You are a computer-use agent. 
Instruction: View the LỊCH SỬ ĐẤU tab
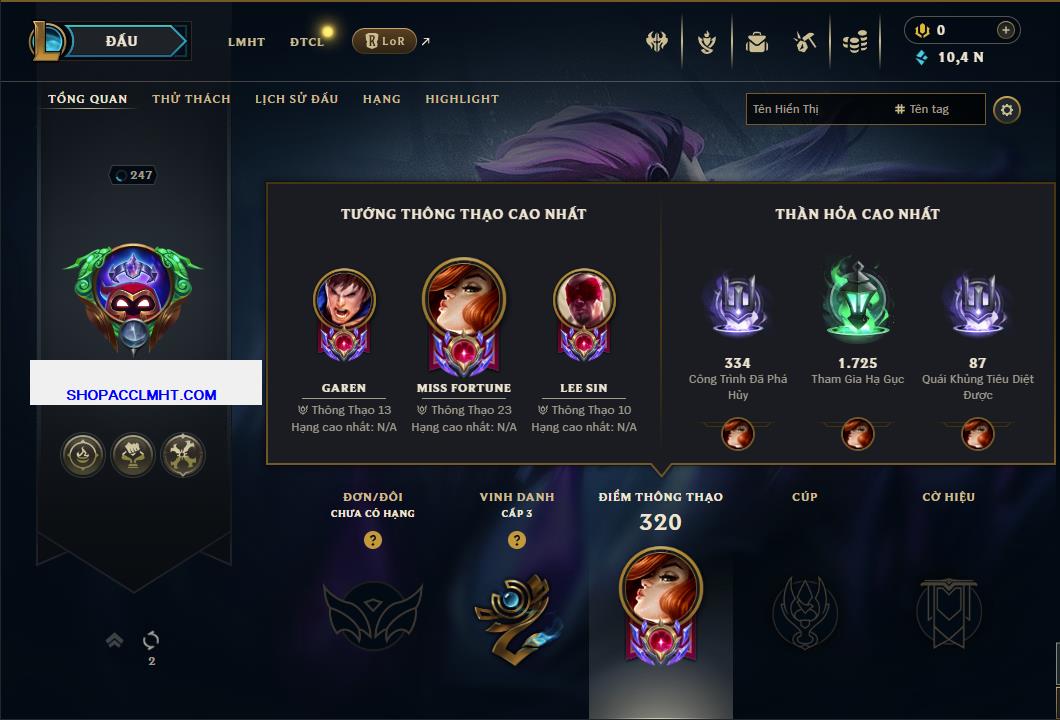click(296, 99)
